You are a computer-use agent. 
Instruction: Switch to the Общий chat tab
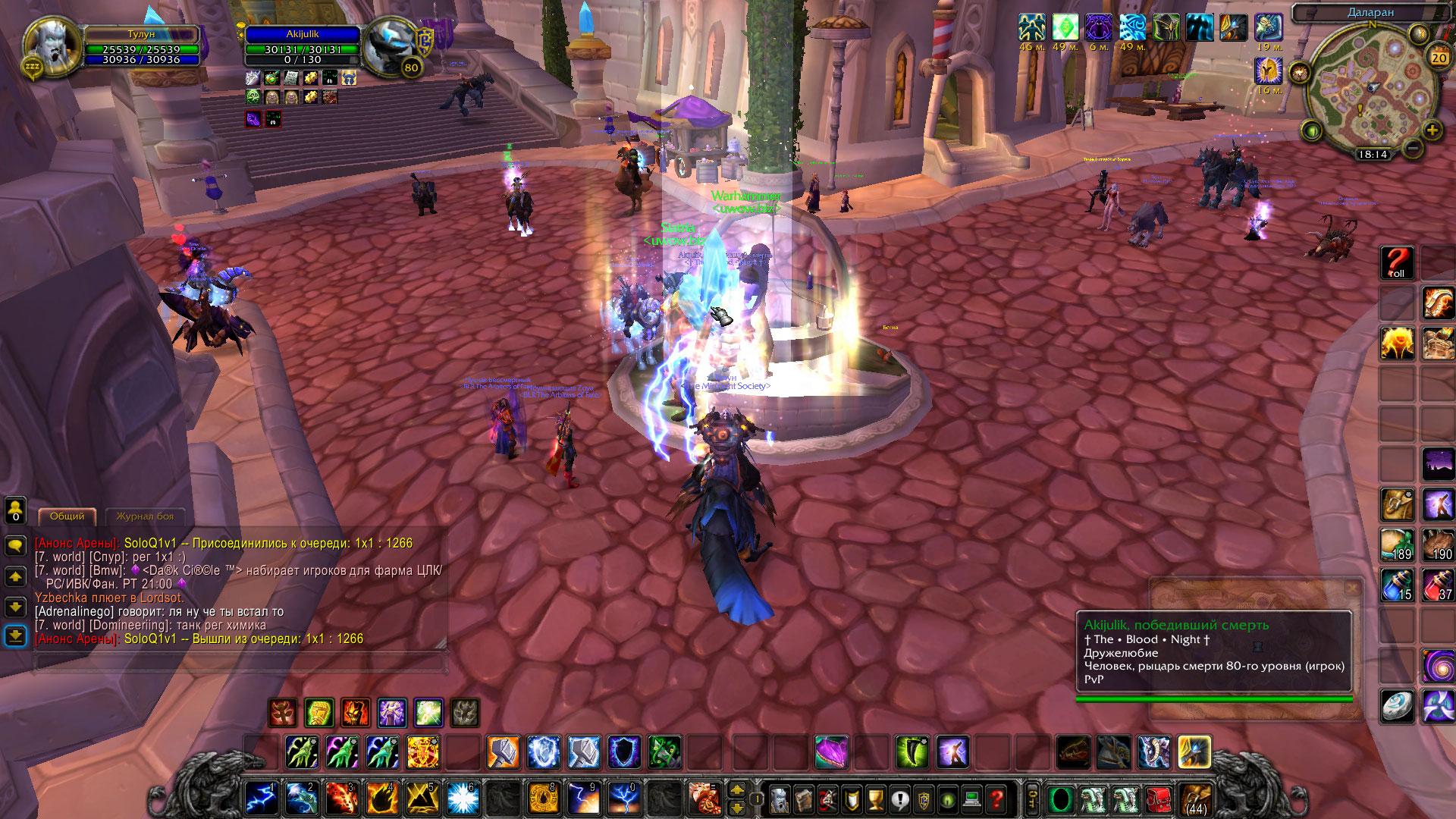point(67,516)
